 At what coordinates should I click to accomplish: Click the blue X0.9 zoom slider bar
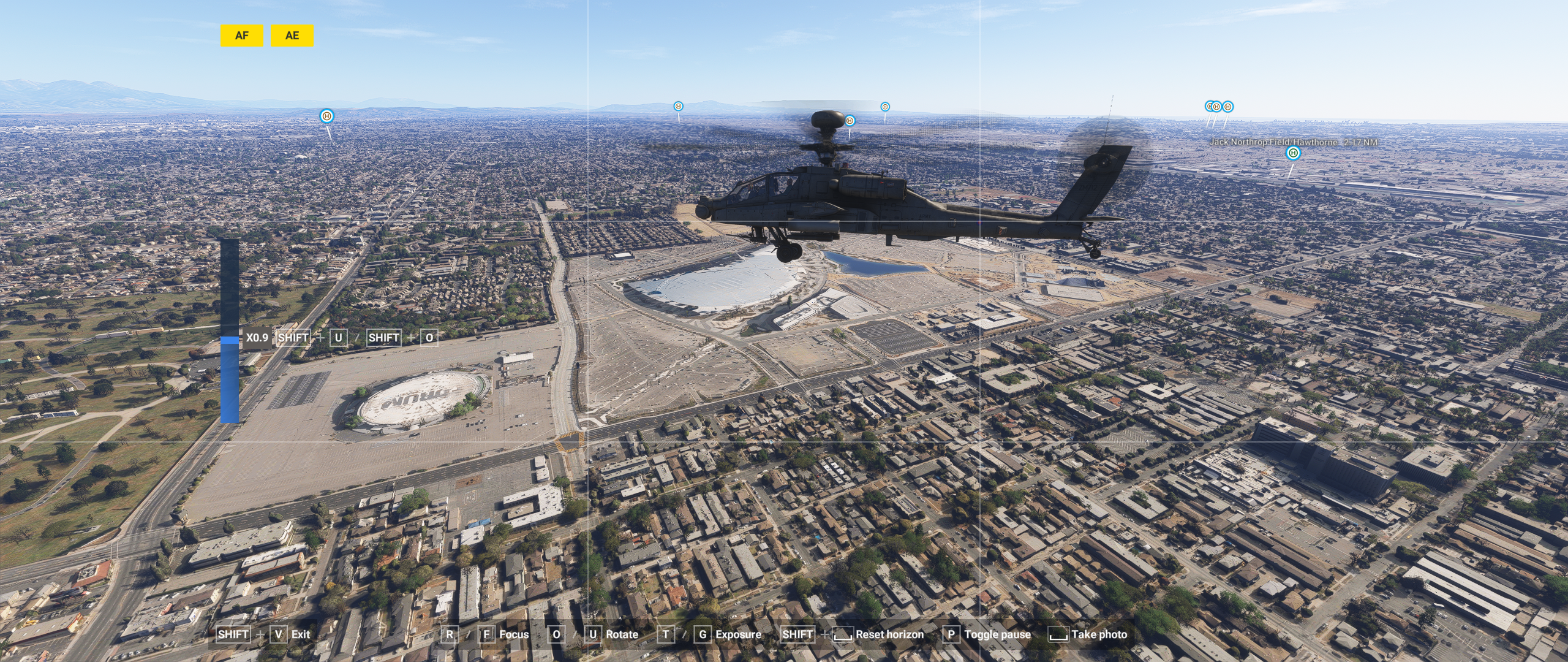click(230, 340)
